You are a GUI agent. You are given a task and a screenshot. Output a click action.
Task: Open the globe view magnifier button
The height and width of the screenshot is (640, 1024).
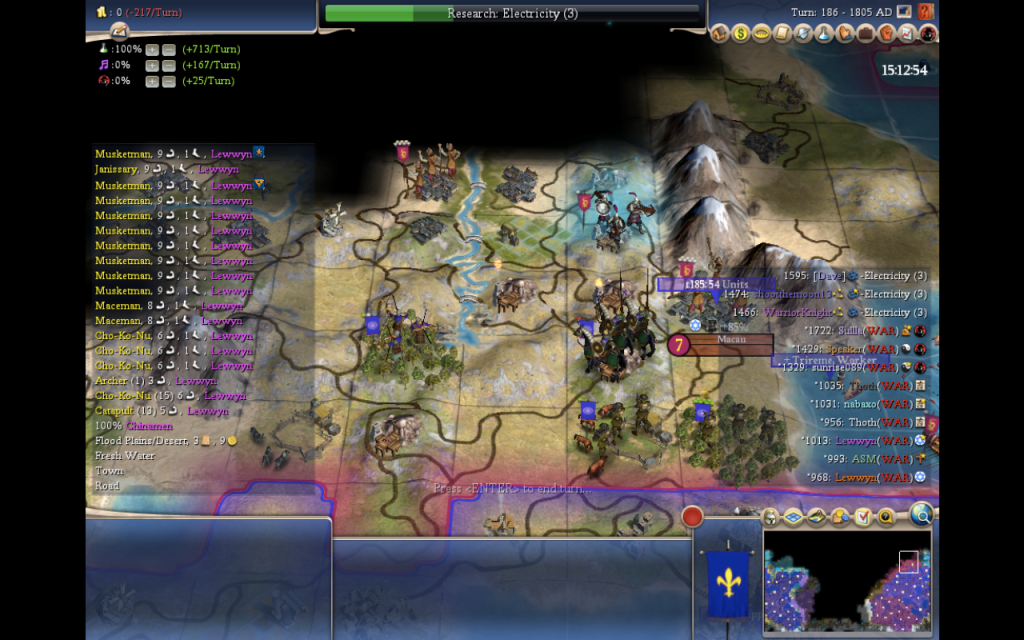click(x=920, y=515)
